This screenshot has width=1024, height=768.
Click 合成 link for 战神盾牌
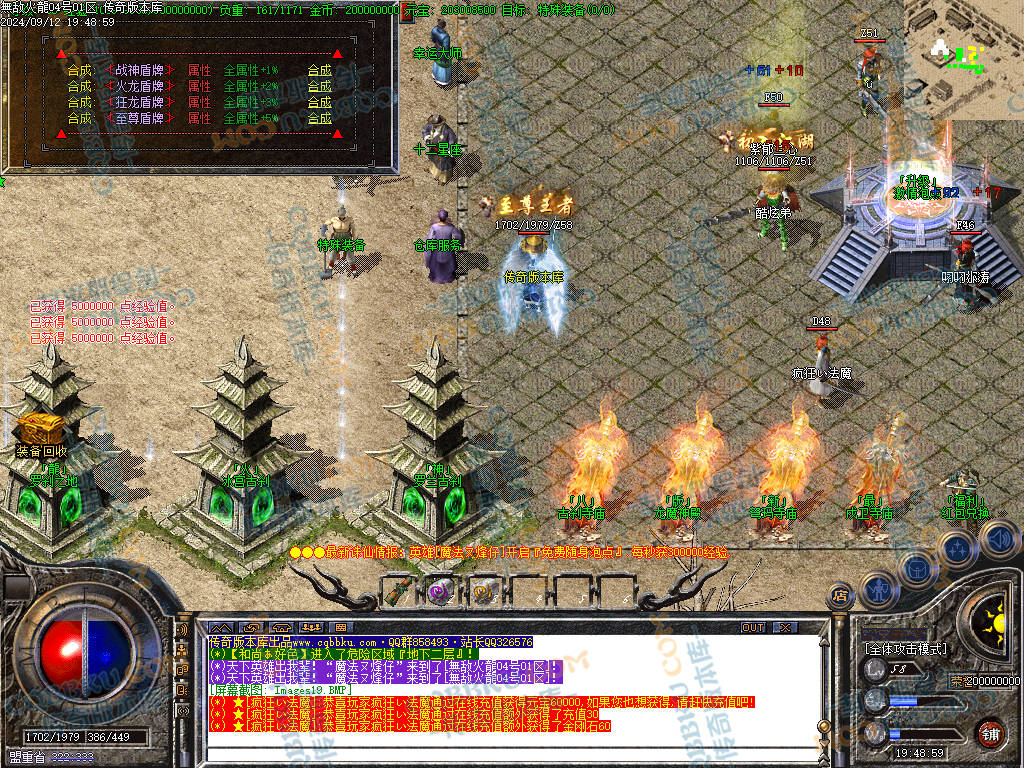click(319, 70)
